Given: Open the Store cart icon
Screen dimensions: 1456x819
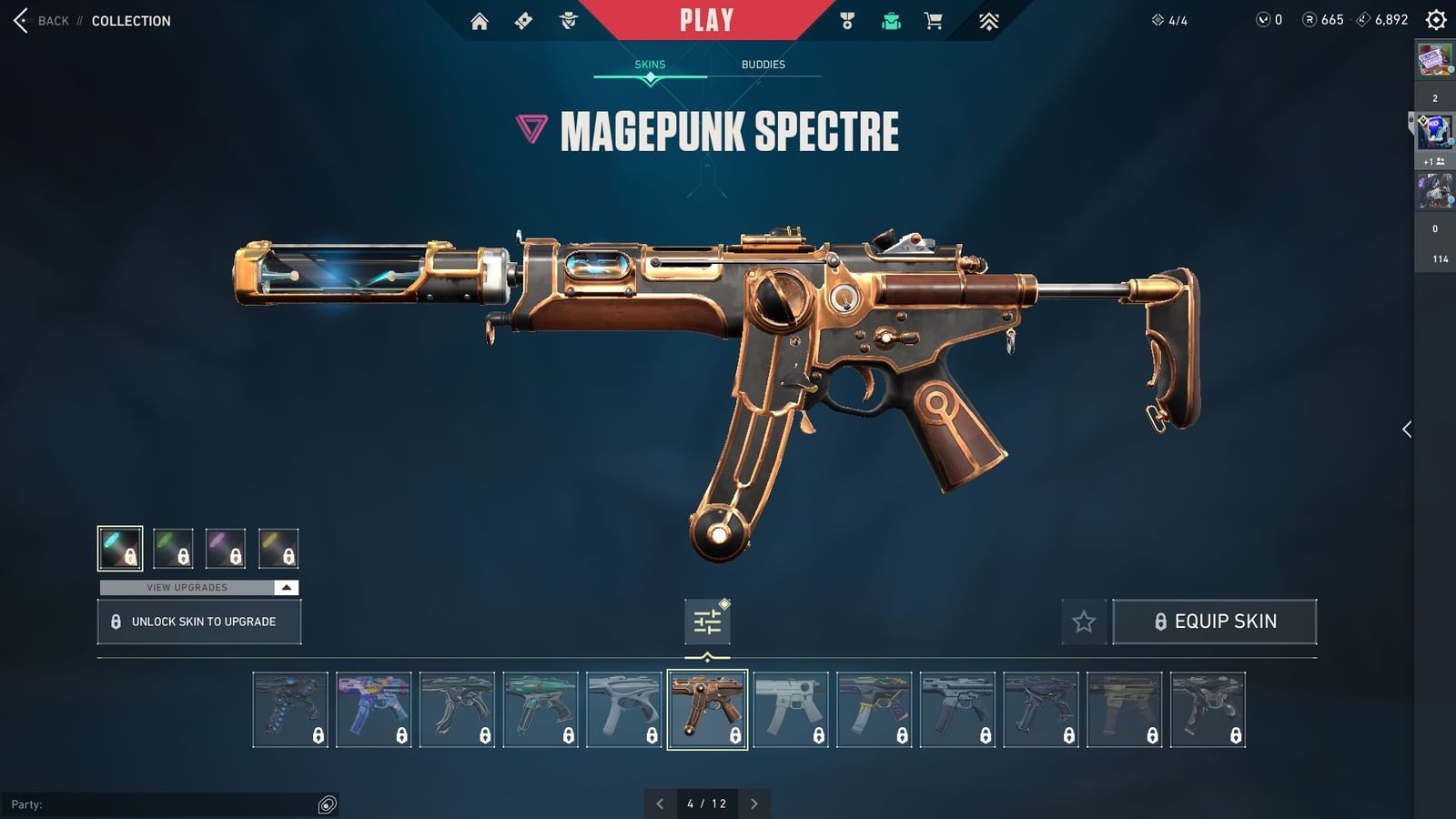Looking at the screenshot, I should 934,20.
